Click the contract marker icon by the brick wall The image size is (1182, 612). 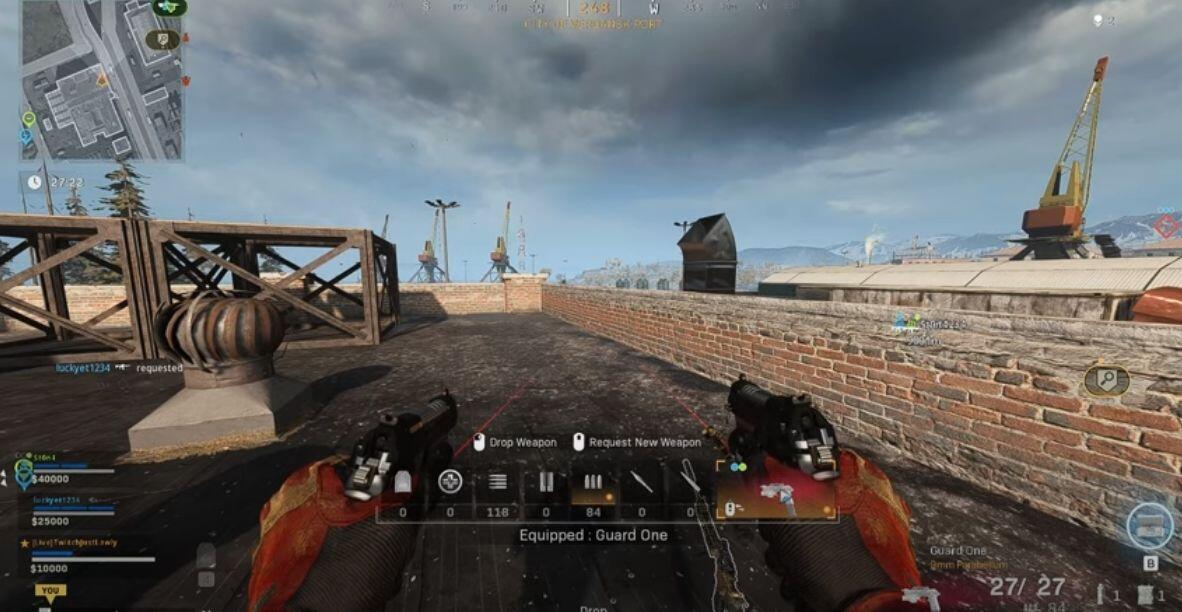point(1105,380)
